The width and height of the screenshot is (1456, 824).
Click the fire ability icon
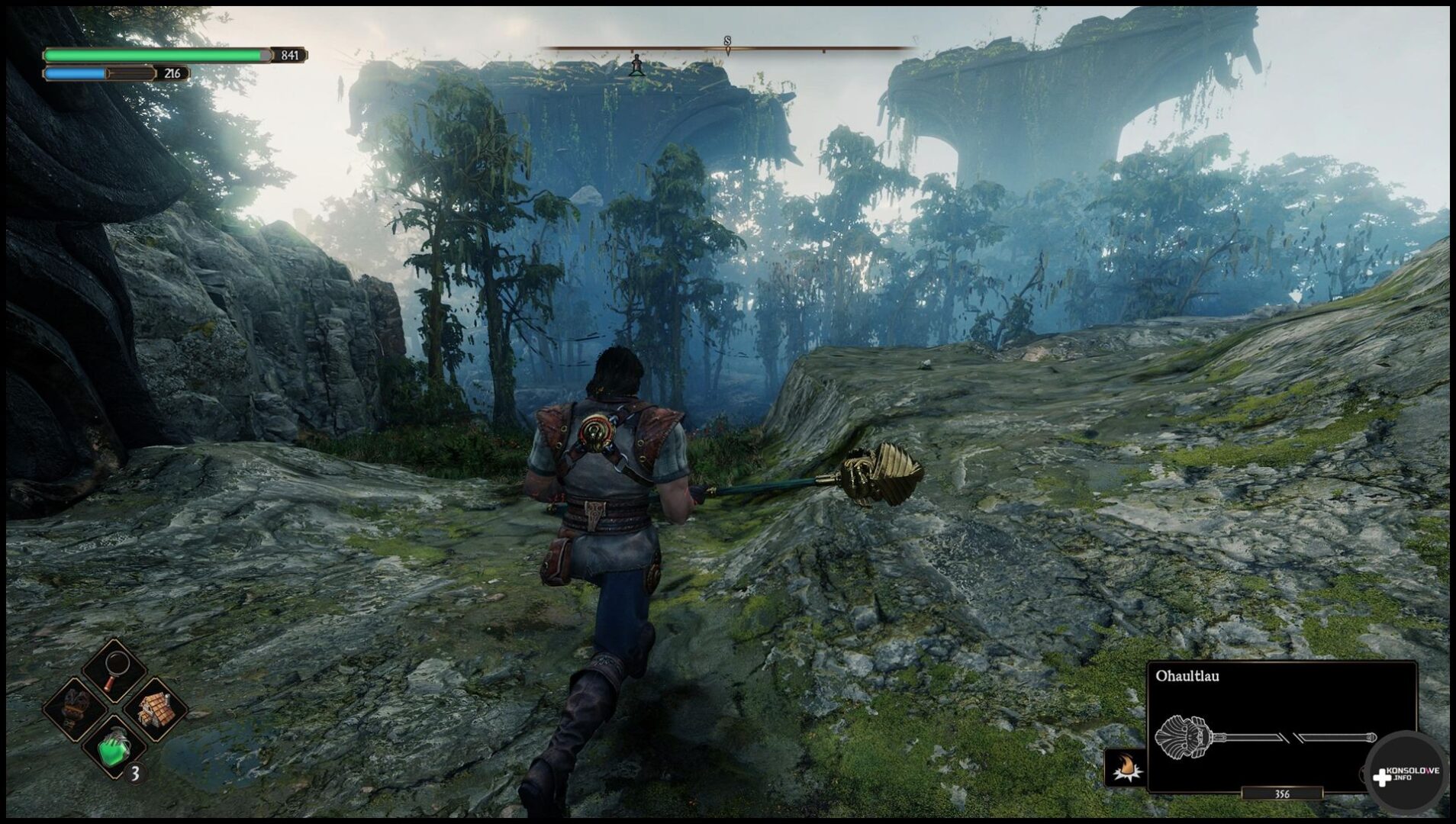tap(1125, 767)
